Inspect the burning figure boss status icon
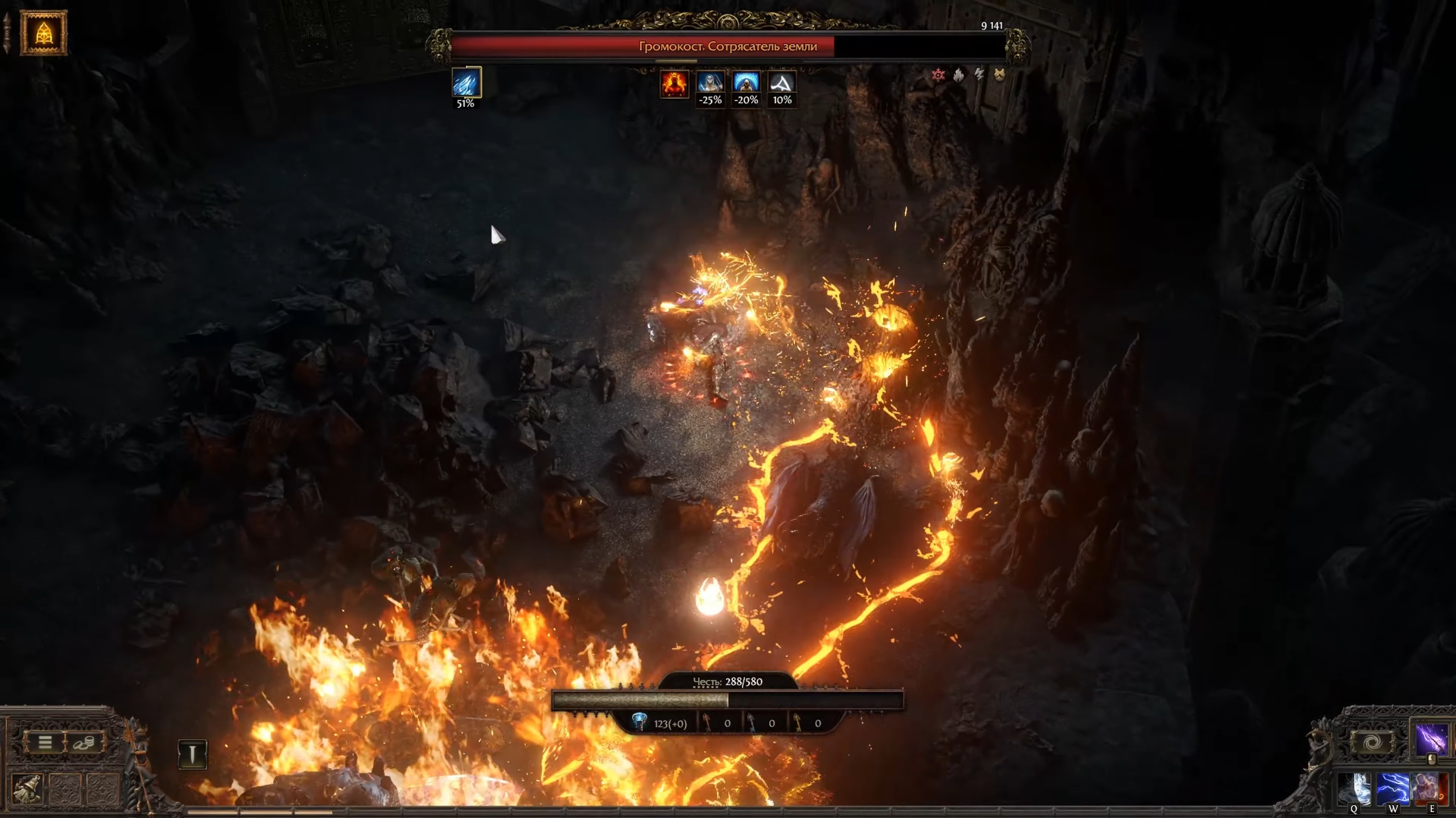Image resolution: width=1456 pixels, height=818 pixels. (674, 83)
